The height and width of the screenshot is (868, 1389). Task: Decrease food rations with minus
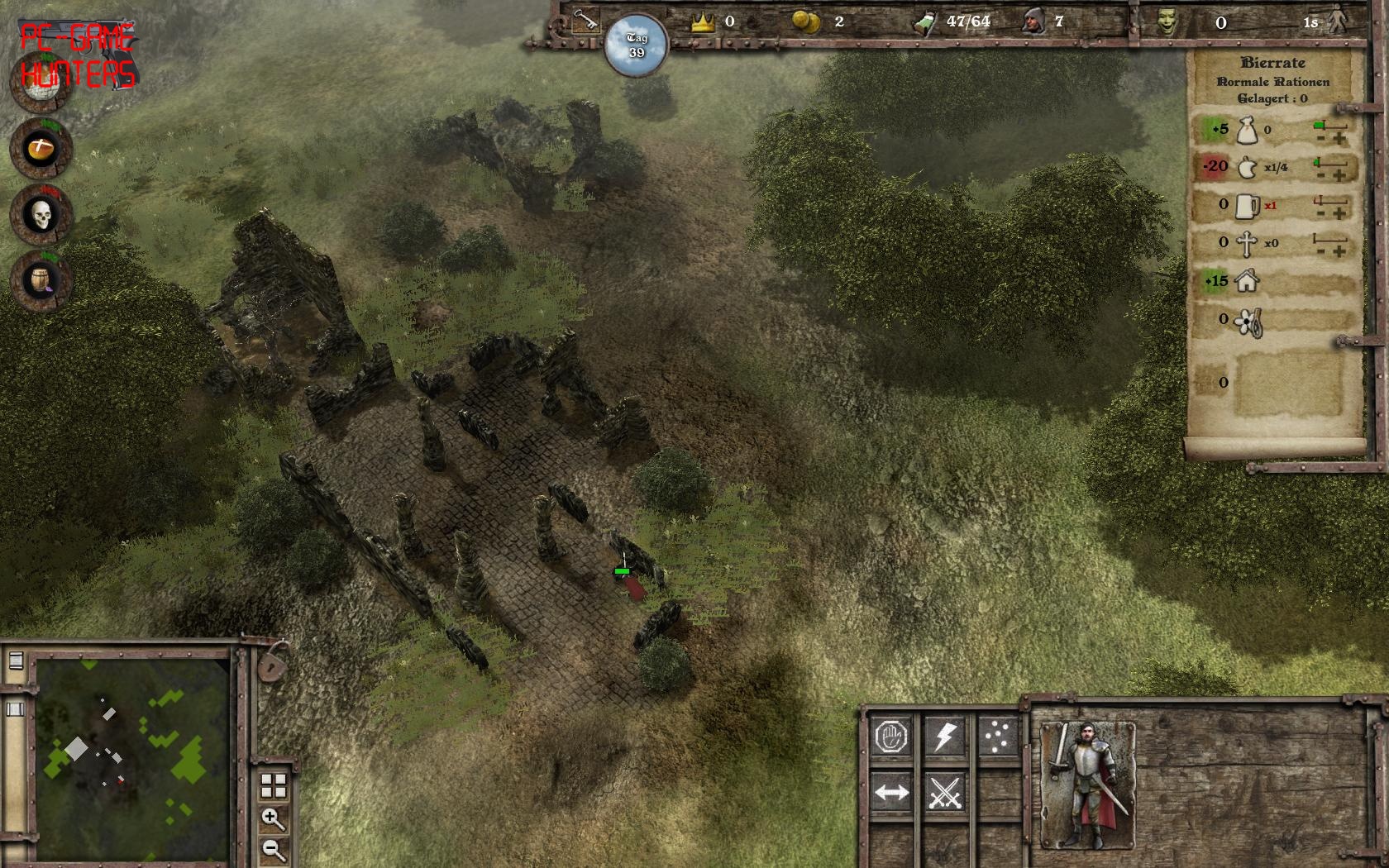(x=1321, y=176)
